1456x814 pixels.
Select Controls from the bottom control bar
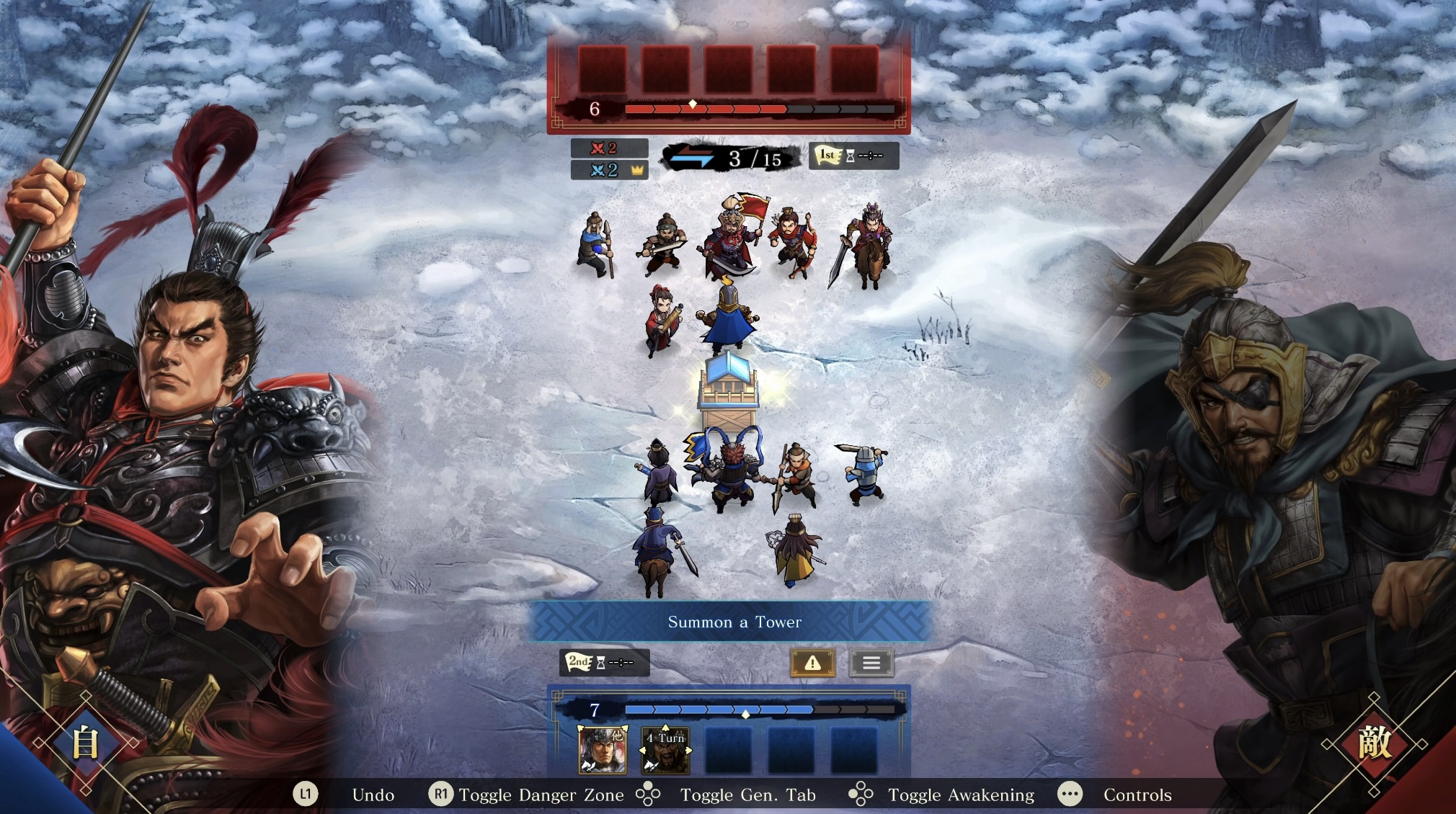tap(1137, 795)
